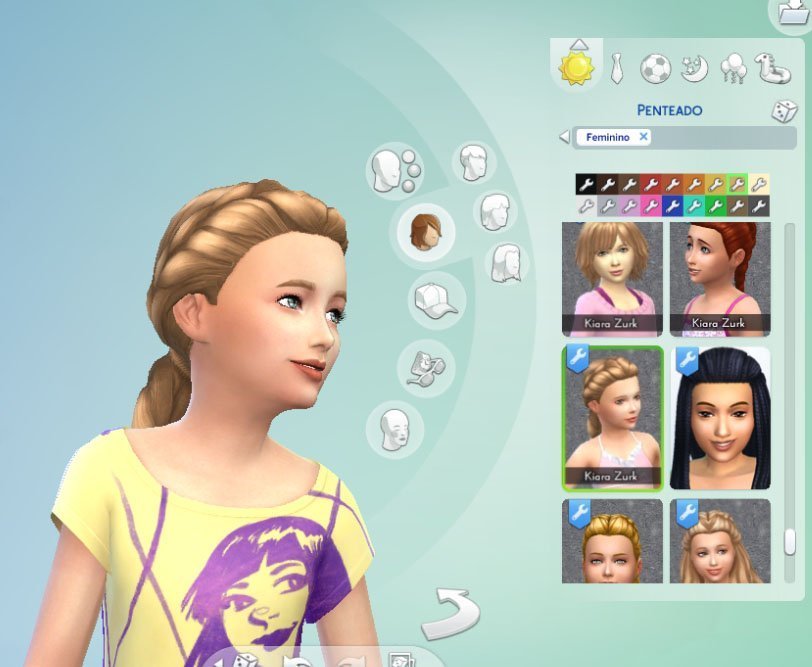Choose the Party outfit balloons tab

pyautogui.click(x=733, y=67)
